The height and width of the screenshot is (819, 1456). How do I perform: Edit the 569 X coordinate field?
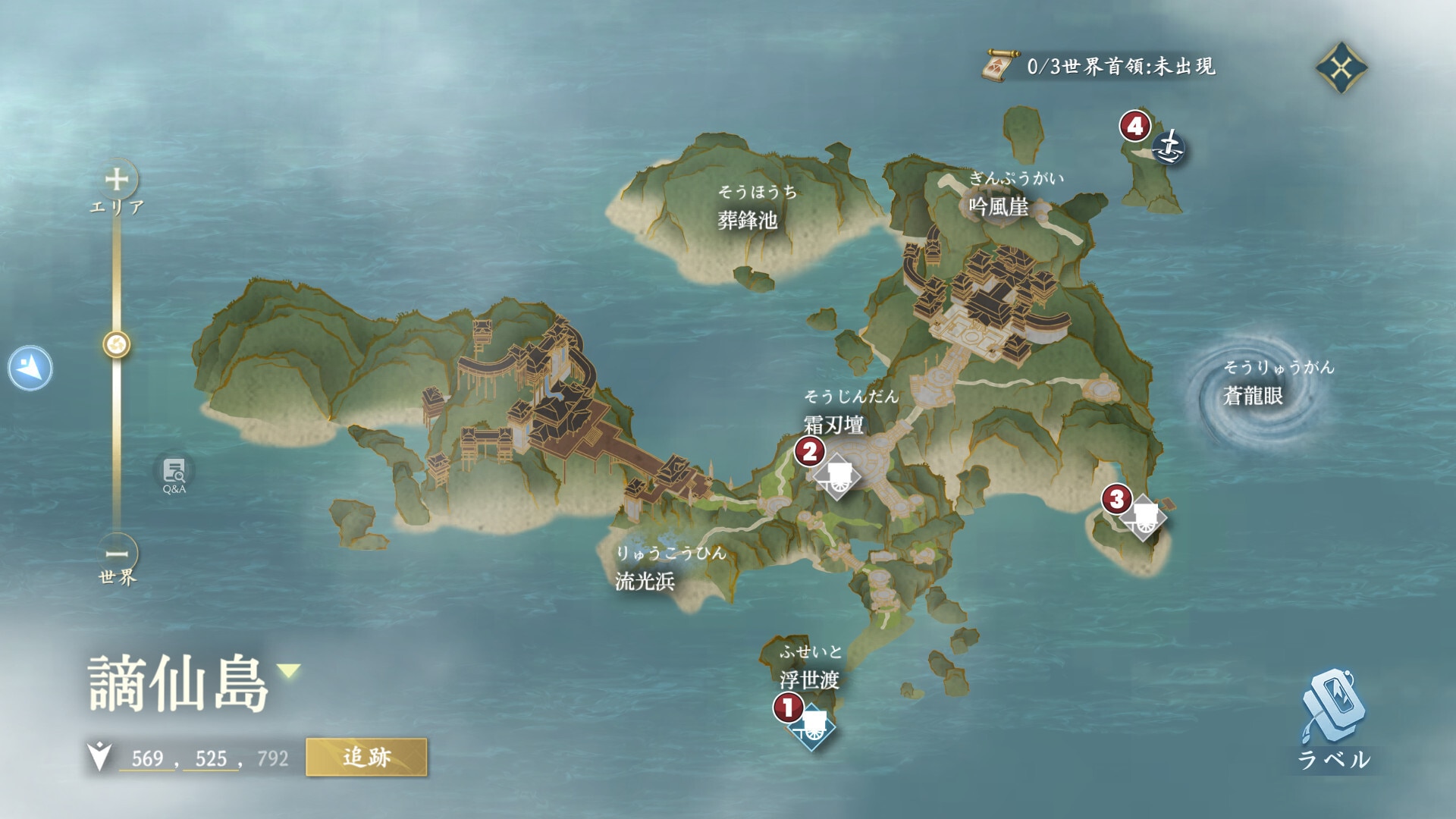click(x=147, y=758)
